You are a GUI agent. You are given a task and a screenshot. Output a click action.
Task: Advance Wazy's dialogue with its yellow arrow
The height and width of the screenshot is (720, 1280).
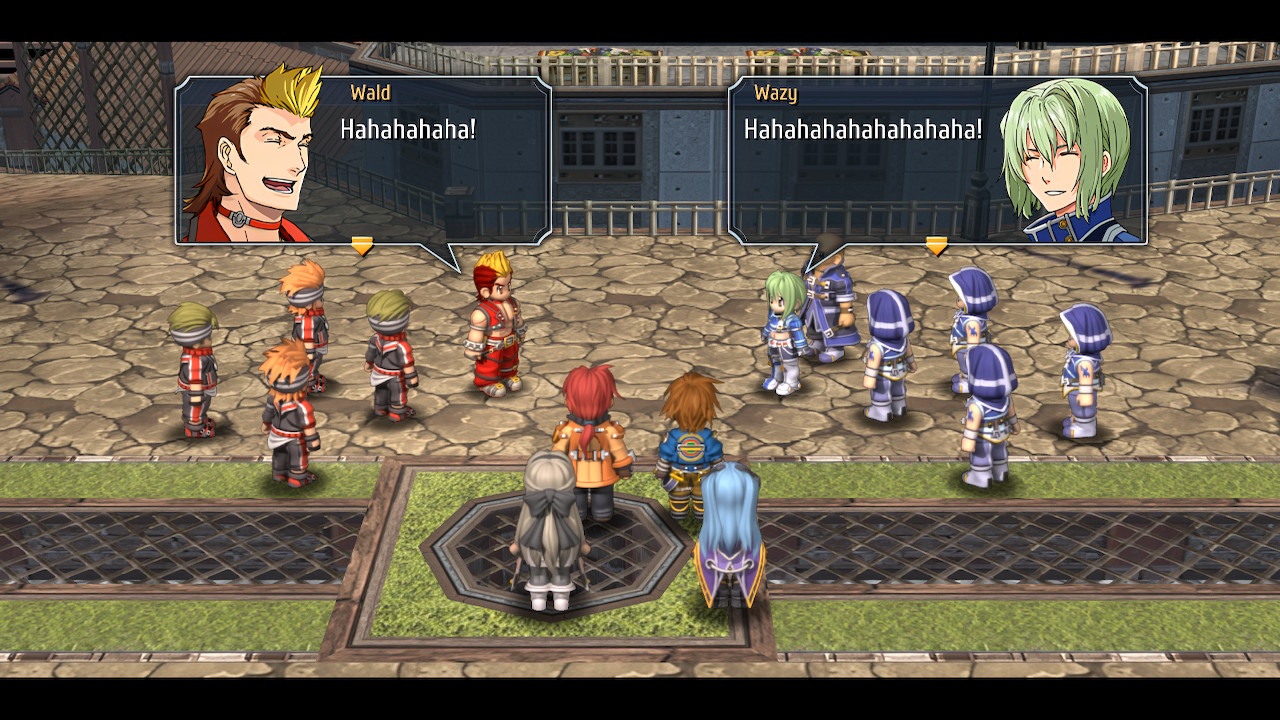pos(936,245)
